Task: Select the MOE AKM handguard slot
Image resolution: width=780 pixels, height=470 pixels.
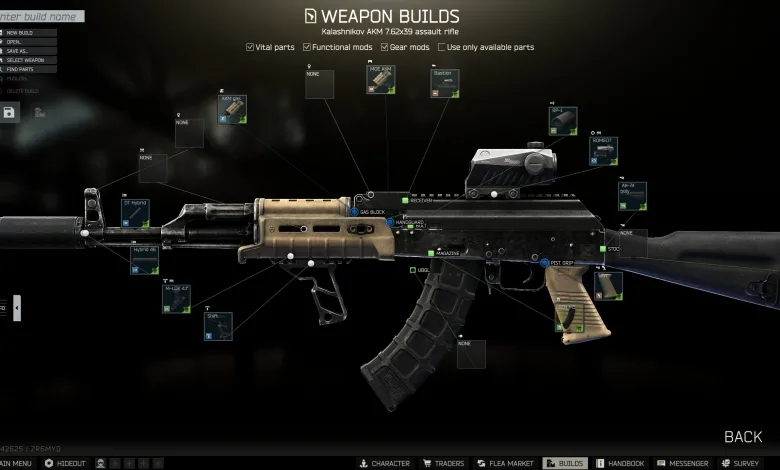Action: pos(380,81)
